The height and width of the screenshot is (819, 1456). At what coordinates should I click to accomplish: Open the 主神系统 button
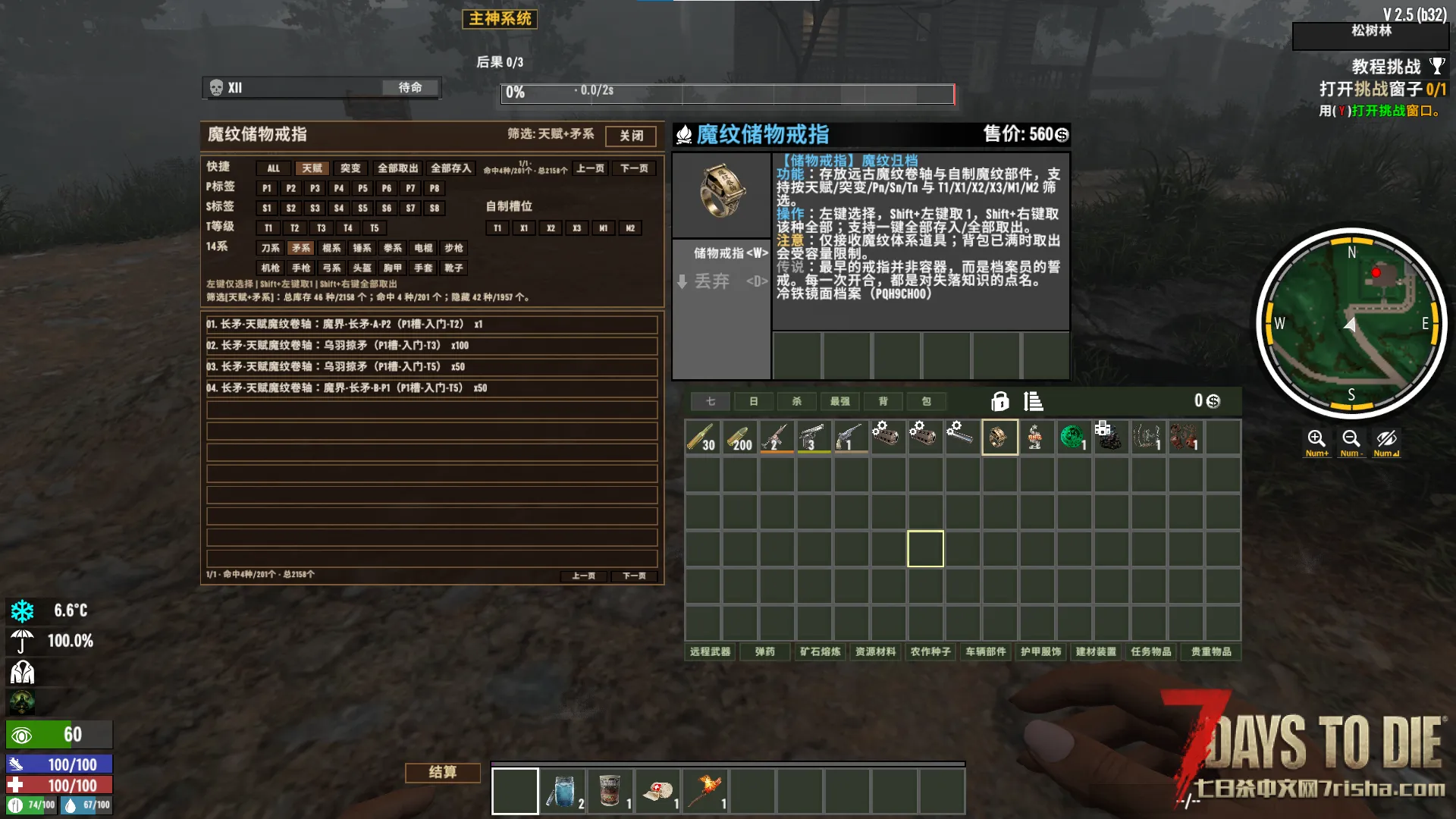click(500, 19)
